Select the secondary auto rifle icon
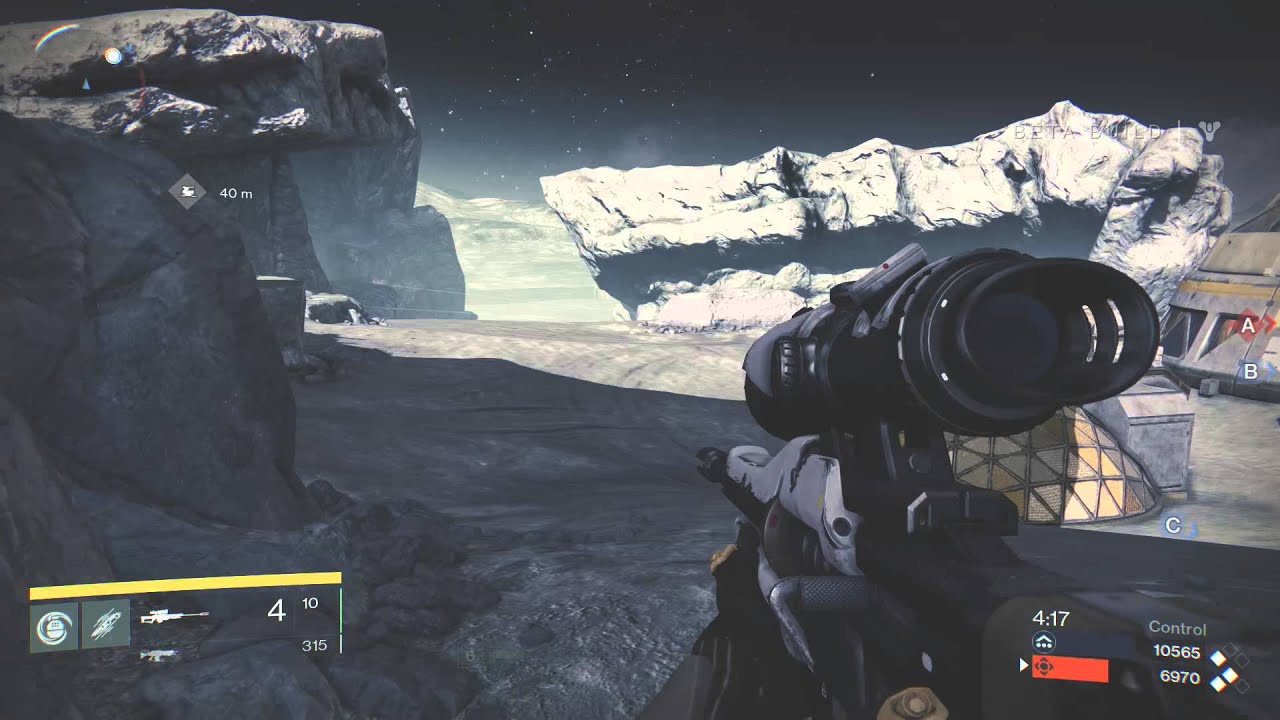The height and width of the screenshot is (720, 1280). click(x=160, y=656)
